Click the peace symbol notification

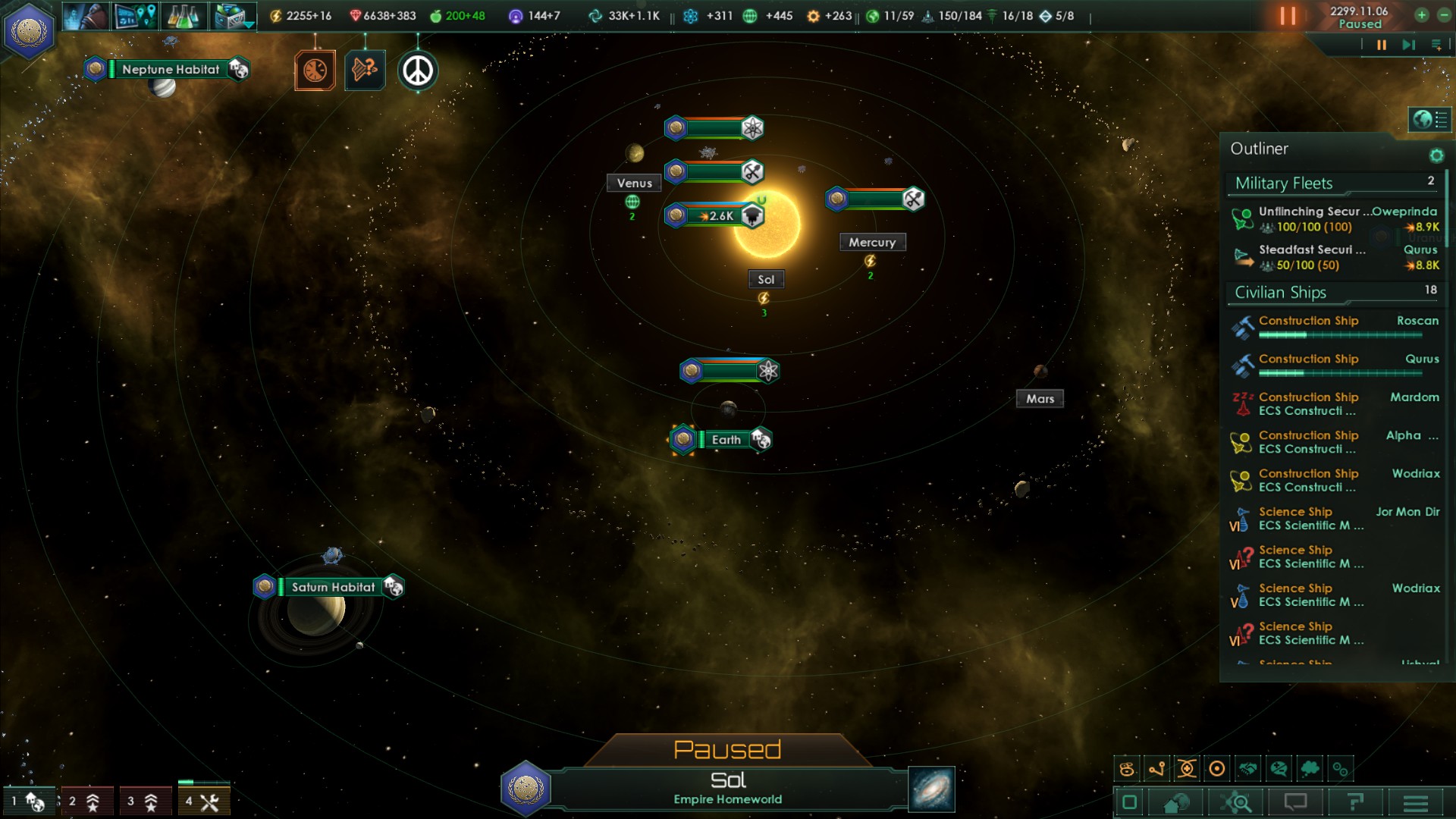point(417,71)
